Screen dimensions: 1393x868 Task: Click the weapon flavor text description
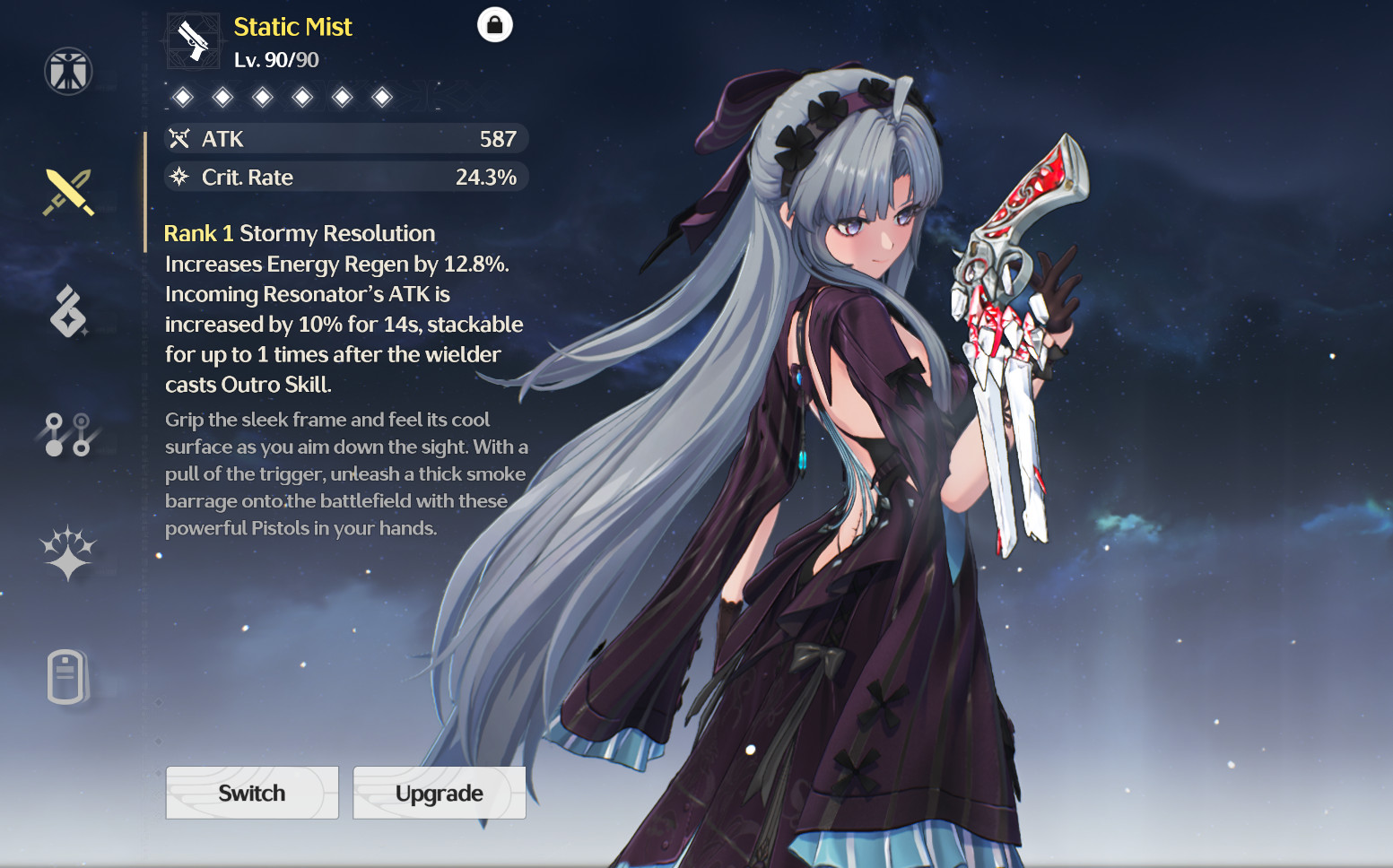pyautogui.click(x=345, y=473)
